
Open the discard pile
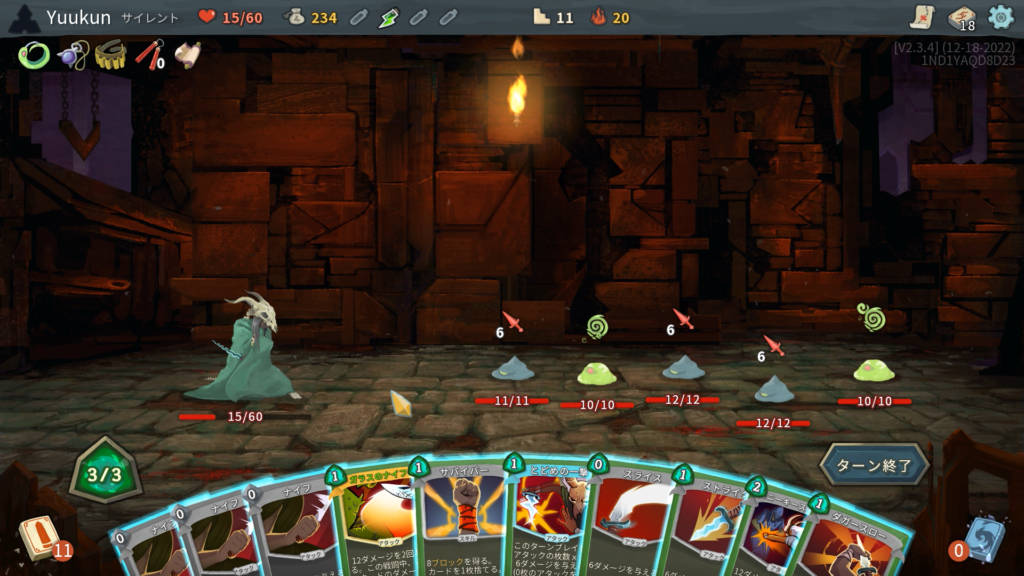click(x=978, y=537)
